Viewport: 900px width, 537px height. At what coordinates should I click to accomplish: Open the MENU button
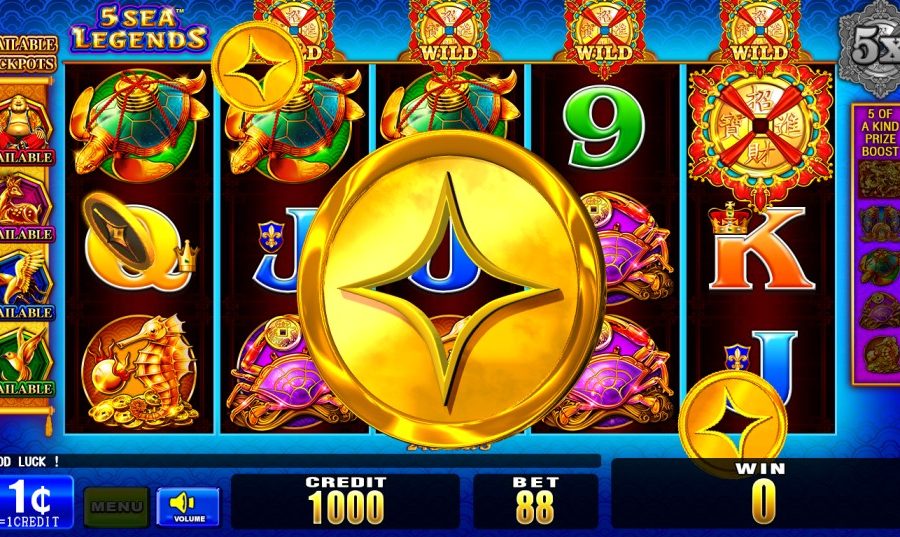[116, 506]
